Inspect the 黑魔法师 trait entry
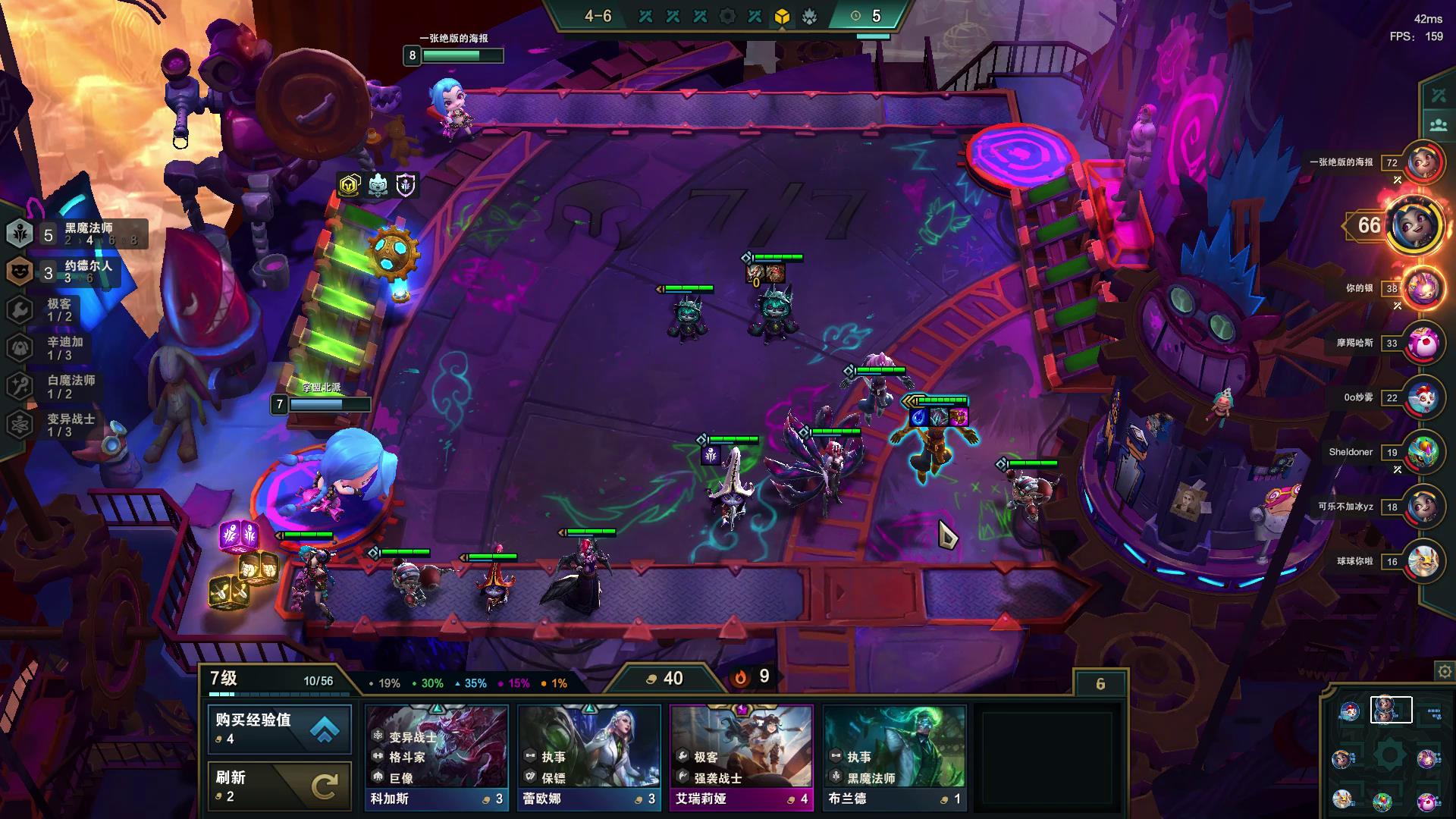1456x819 pixels. click(76, 234)
